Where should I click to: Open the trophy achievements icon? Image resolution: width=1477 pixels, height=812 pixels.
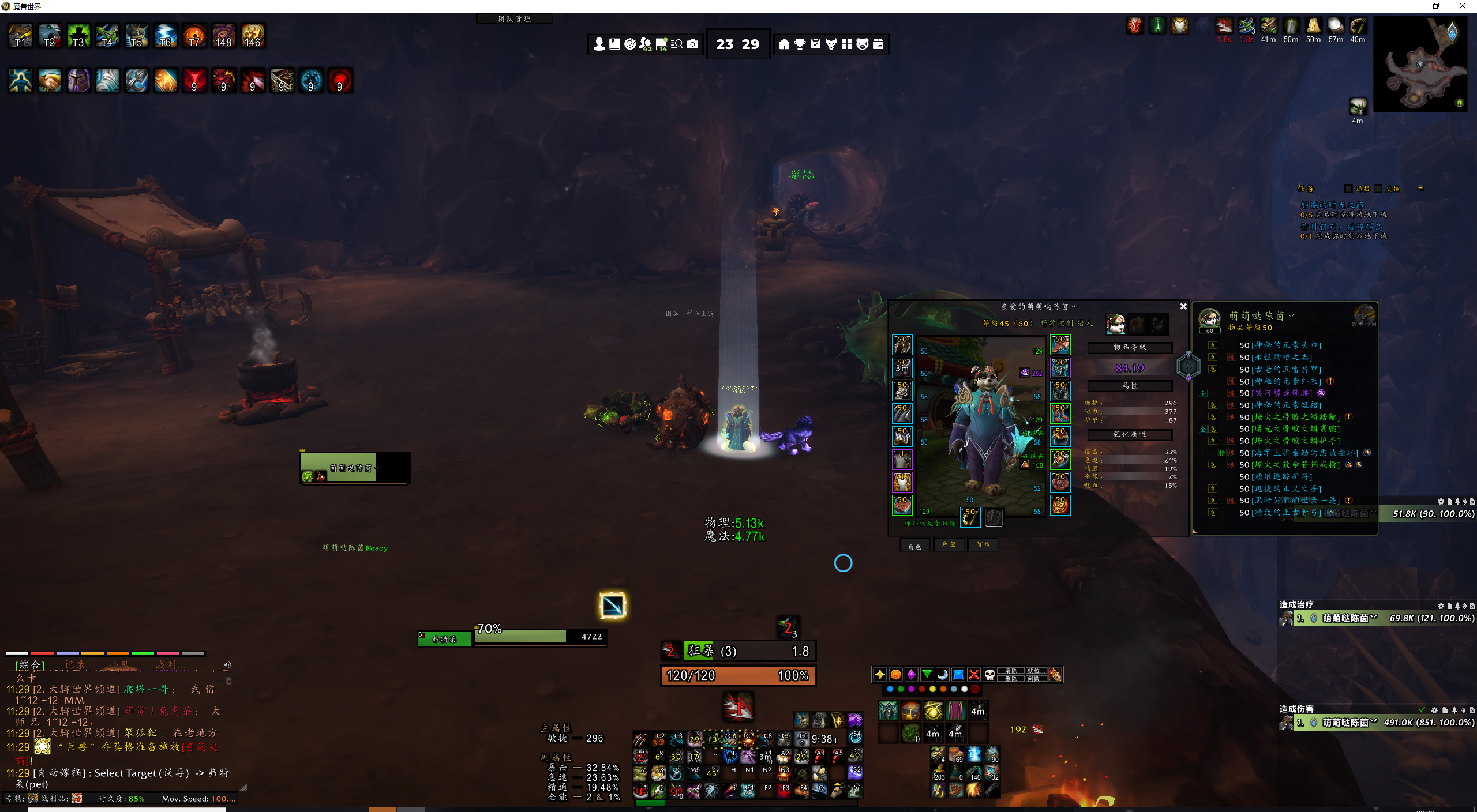[800, 44]
